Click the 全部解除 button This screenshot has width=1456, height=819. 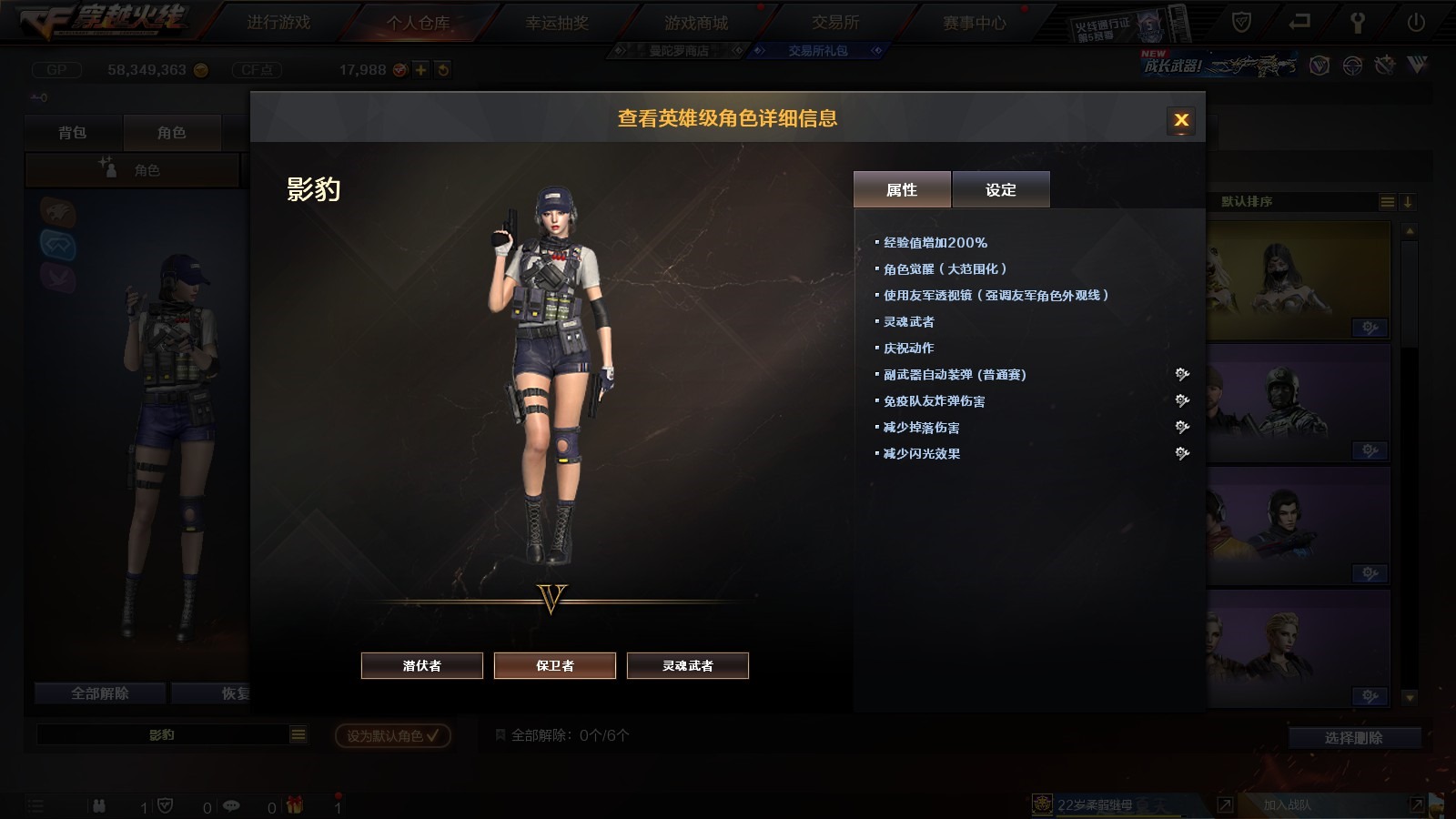(100, 693)
